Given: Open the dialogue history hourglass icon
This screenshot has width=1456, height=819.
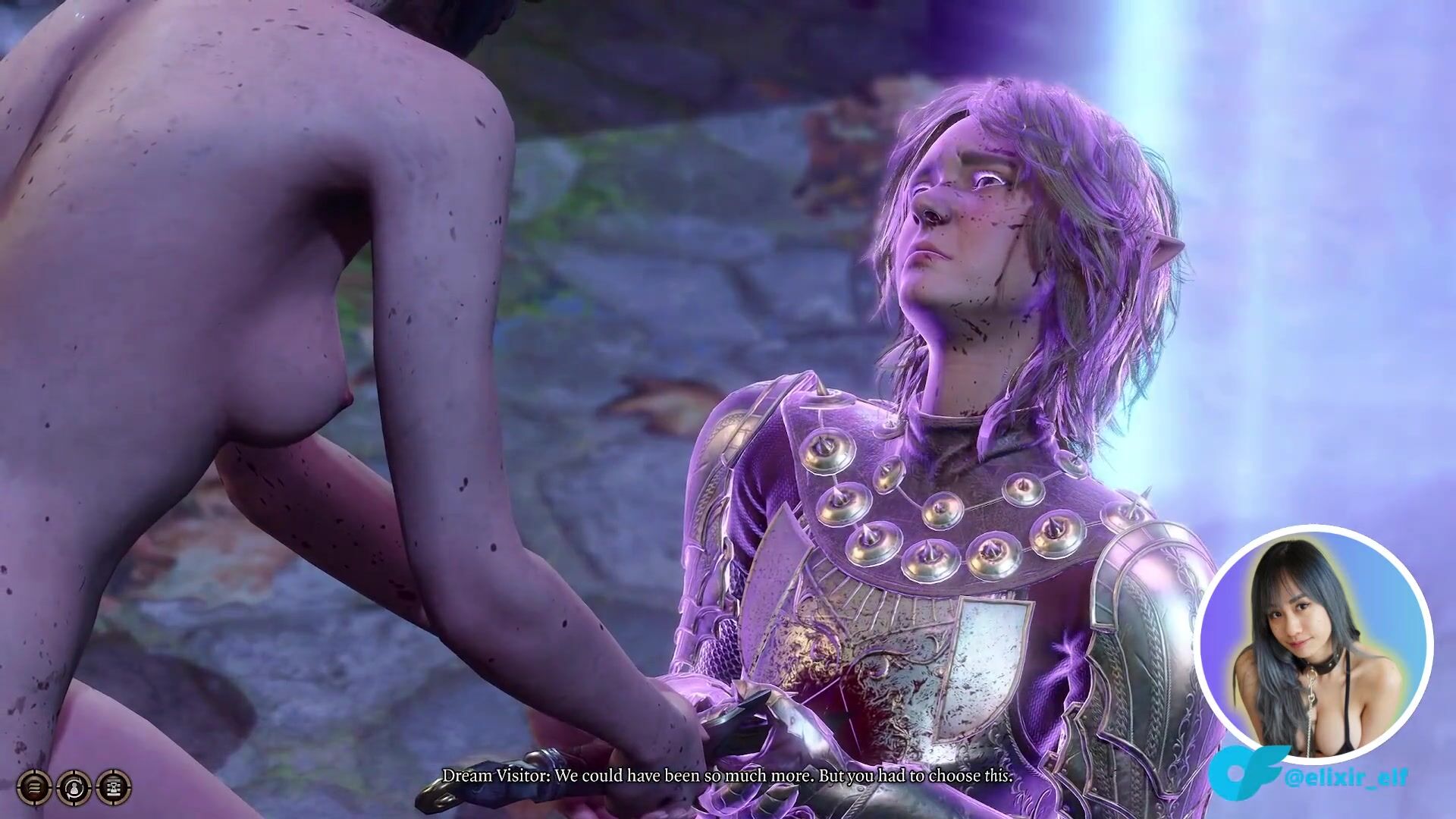Looking at the screenshot, I should (114, 787).
